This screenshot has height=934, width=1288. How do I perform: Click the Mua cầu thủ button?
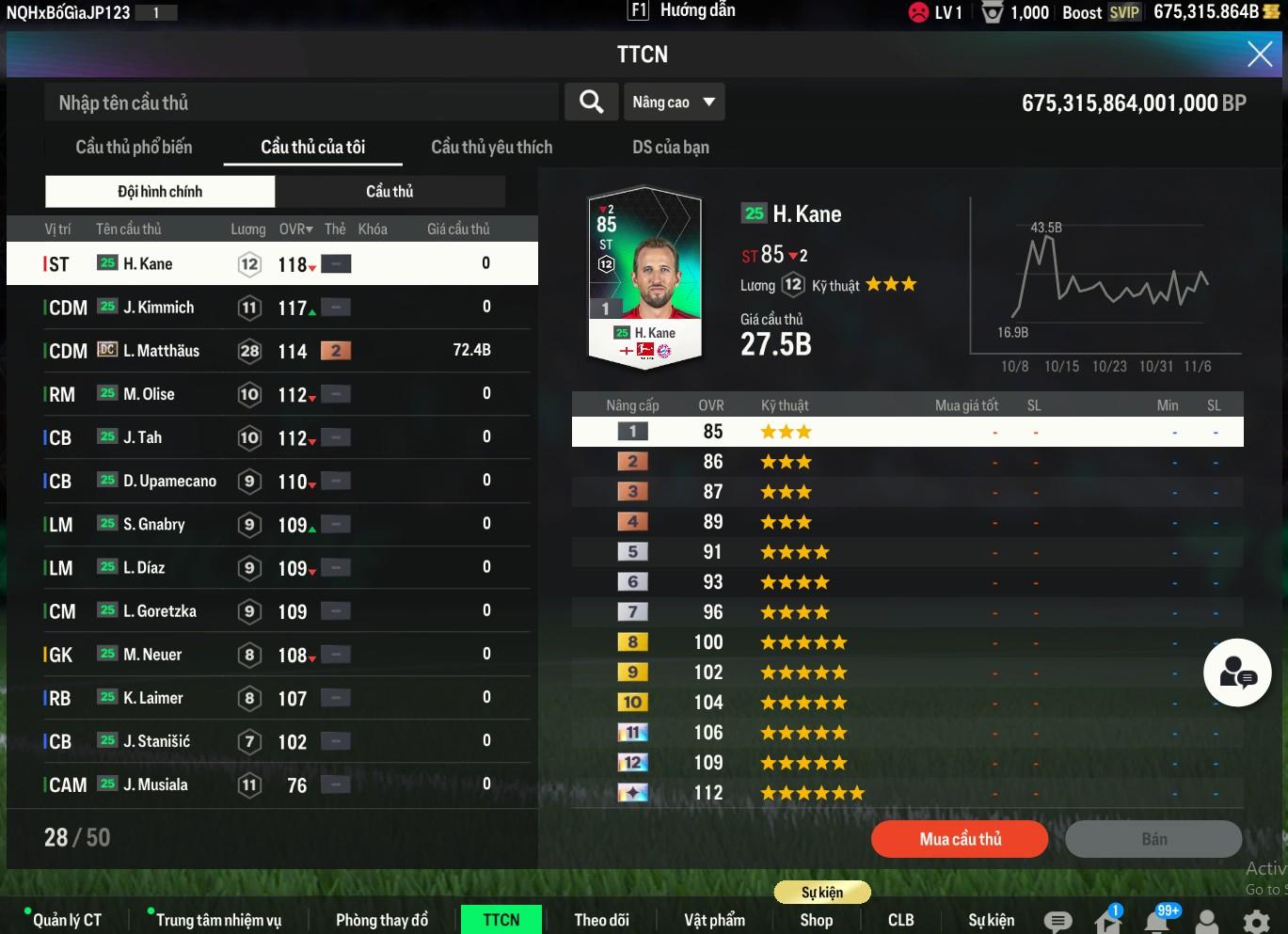pos(960,839)
